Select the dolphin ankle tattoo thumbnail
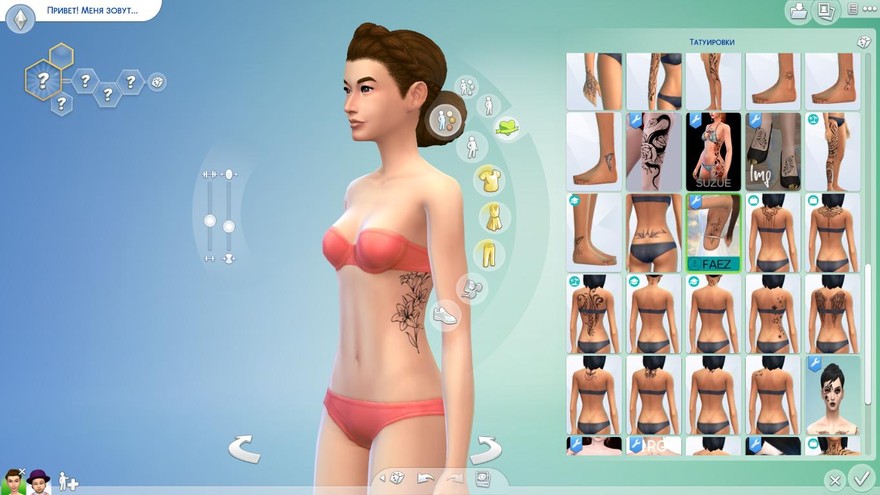This screenshot has height=495, width=880. pos(593,151)
